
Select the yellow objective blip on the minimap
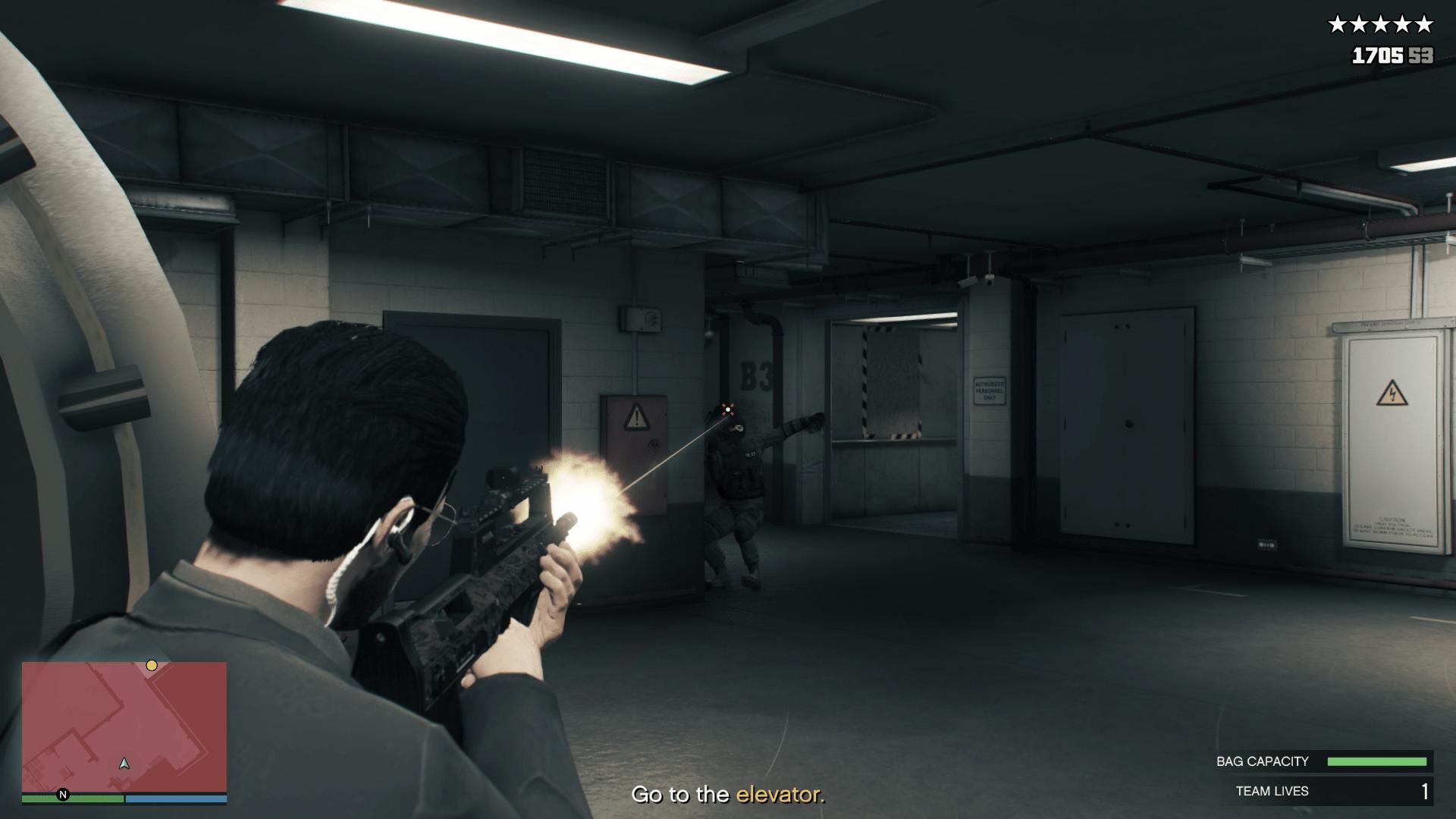coord(152,665)
